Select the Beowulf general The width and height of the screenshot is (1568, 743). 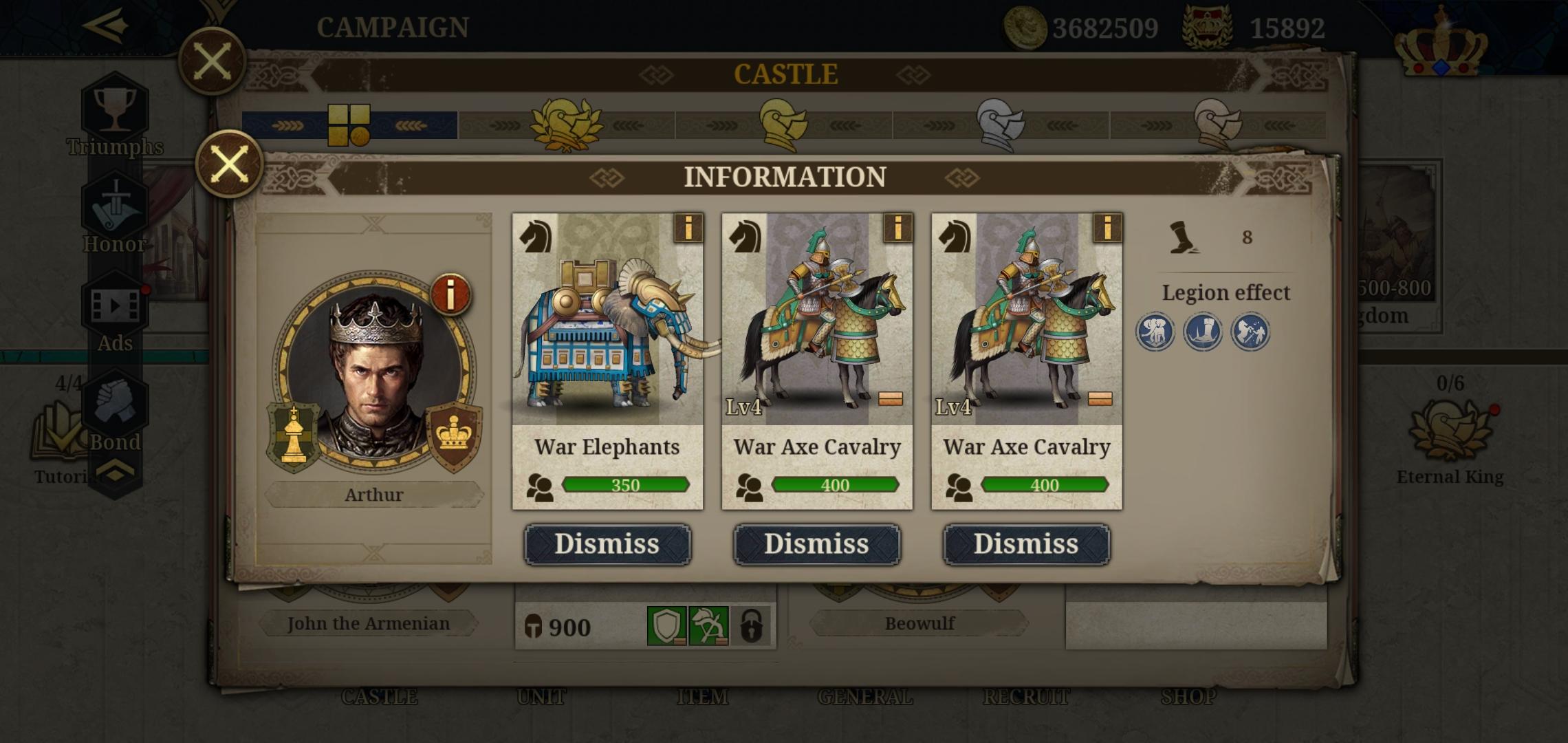917,623
